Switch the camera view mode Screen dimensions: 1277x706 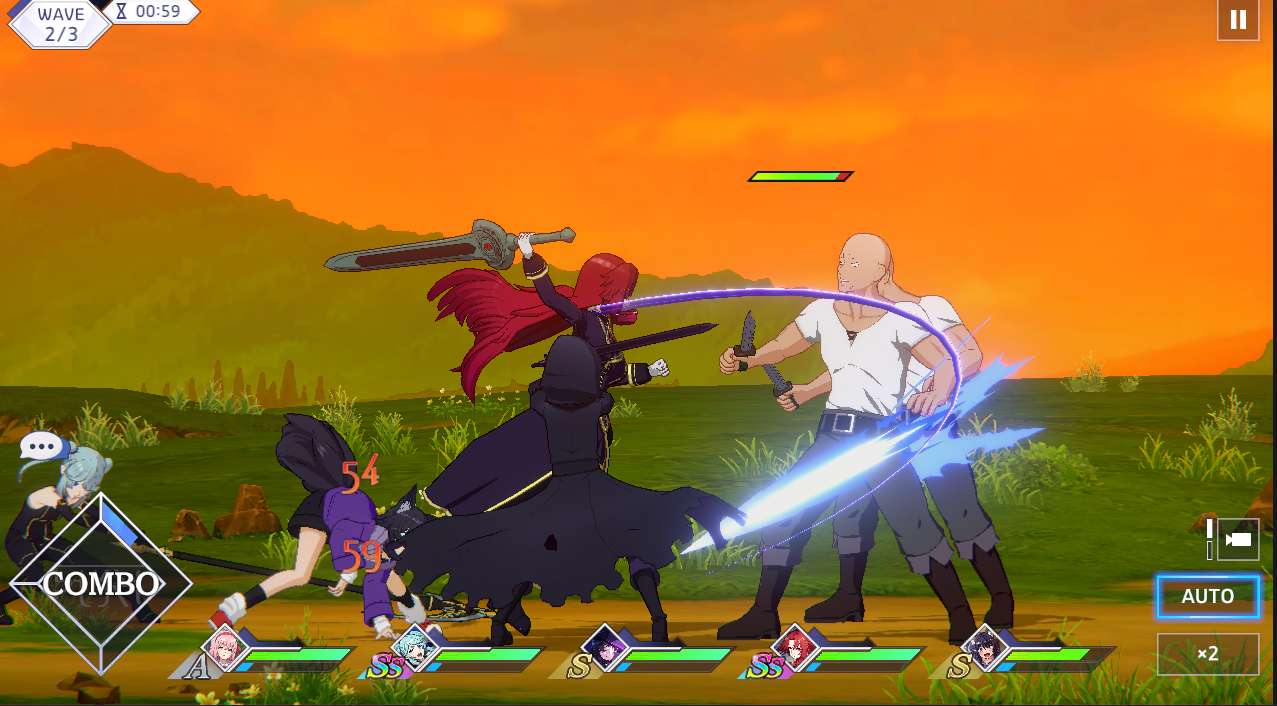pos(1237,540)
